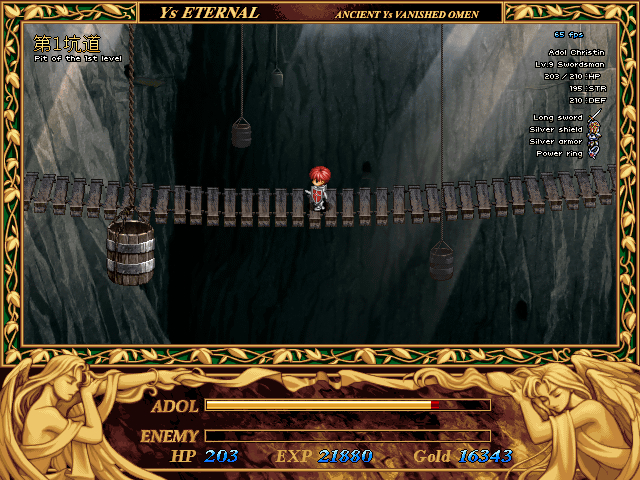
Task: Select the Long sword equipment icon
Action: (594, 117)
